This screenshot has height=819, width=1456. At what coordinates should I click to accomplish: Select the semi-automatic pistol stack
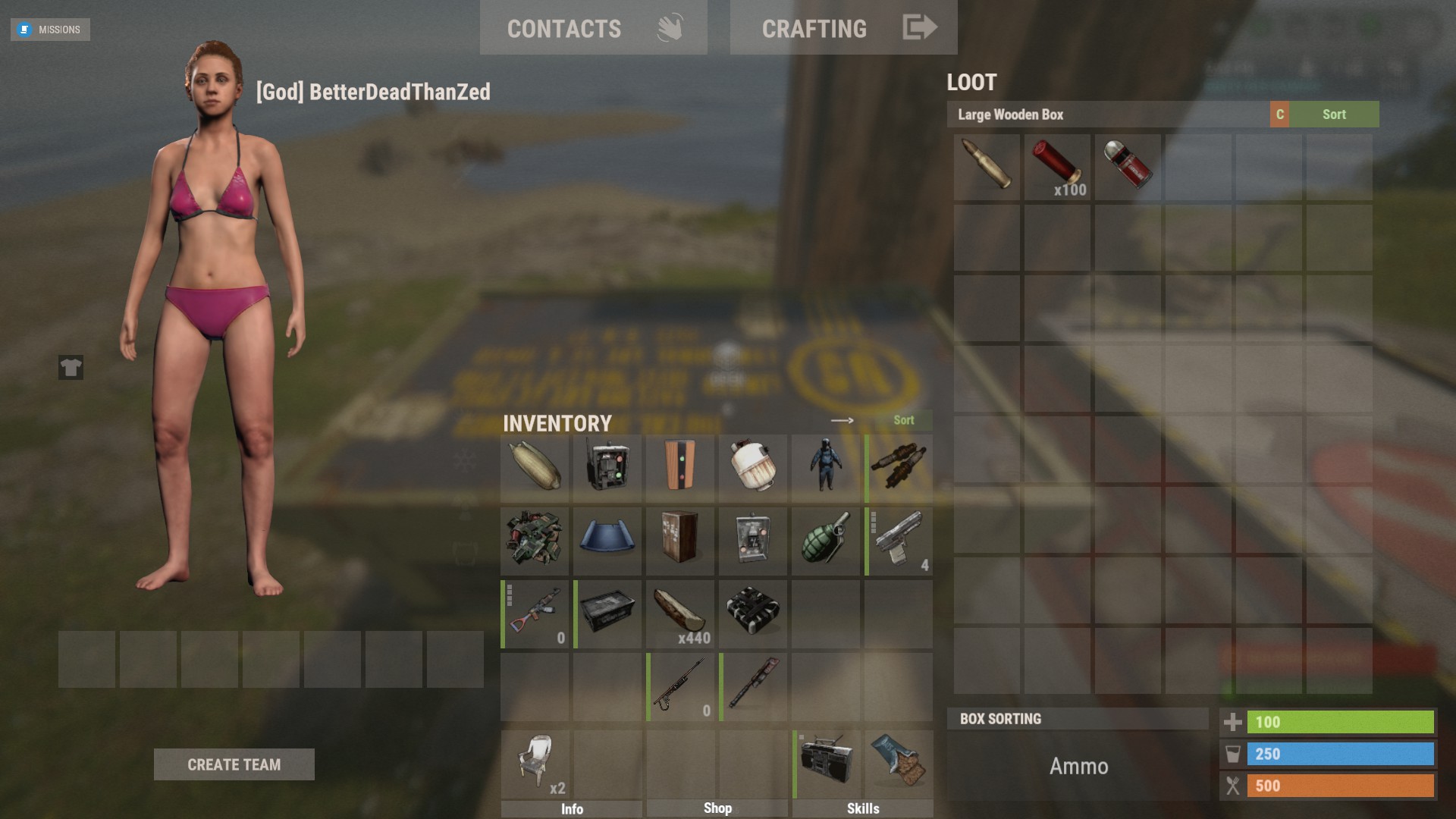point(898,541)
